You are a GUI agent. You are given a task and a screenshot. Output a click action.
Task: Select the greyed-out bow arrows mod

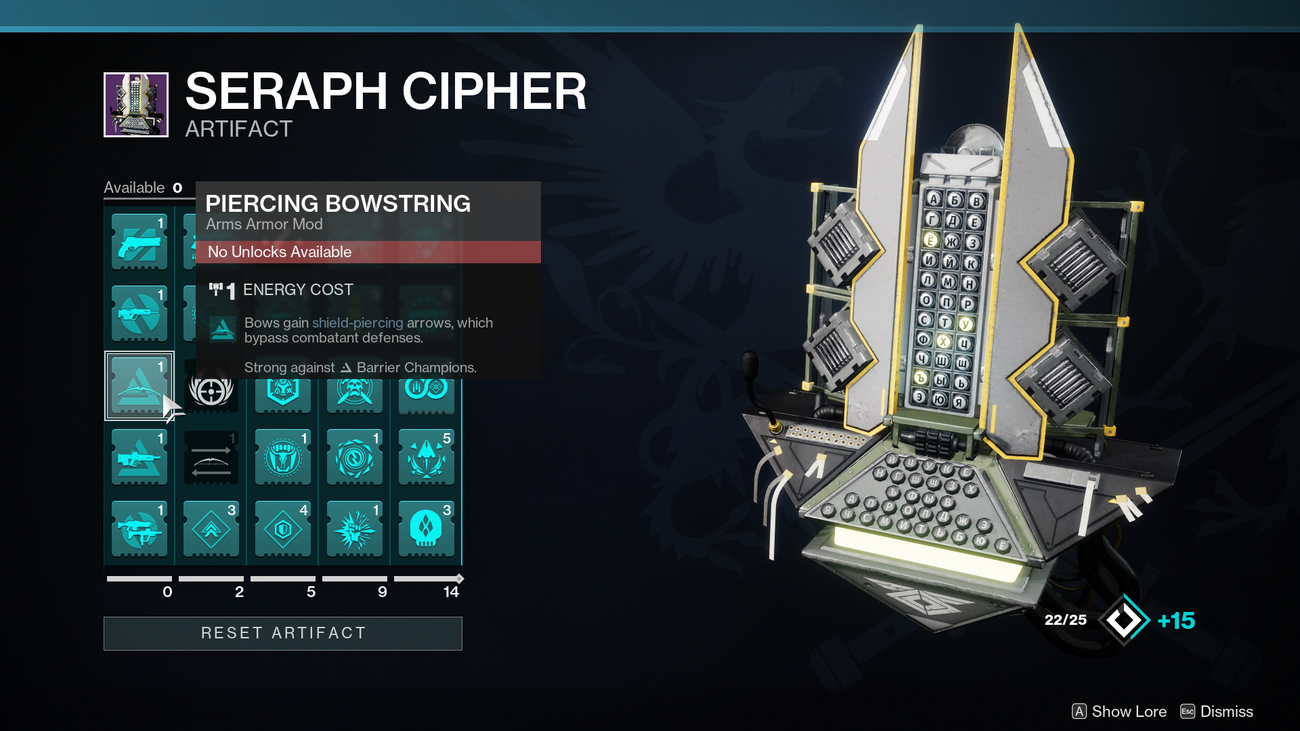[211, 457]
